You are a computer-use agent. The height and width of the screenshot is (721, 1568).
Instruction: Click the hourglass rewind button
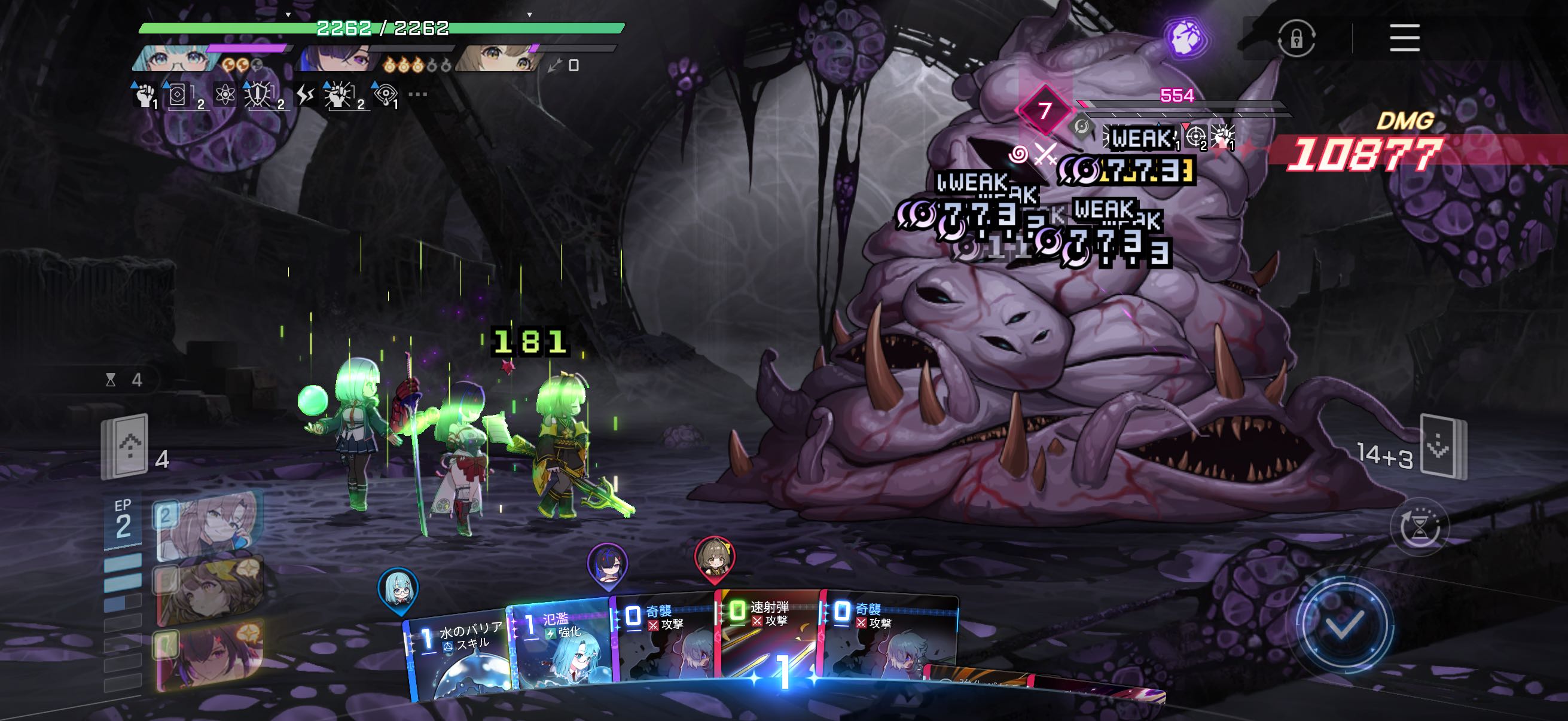coord(1419,527)
